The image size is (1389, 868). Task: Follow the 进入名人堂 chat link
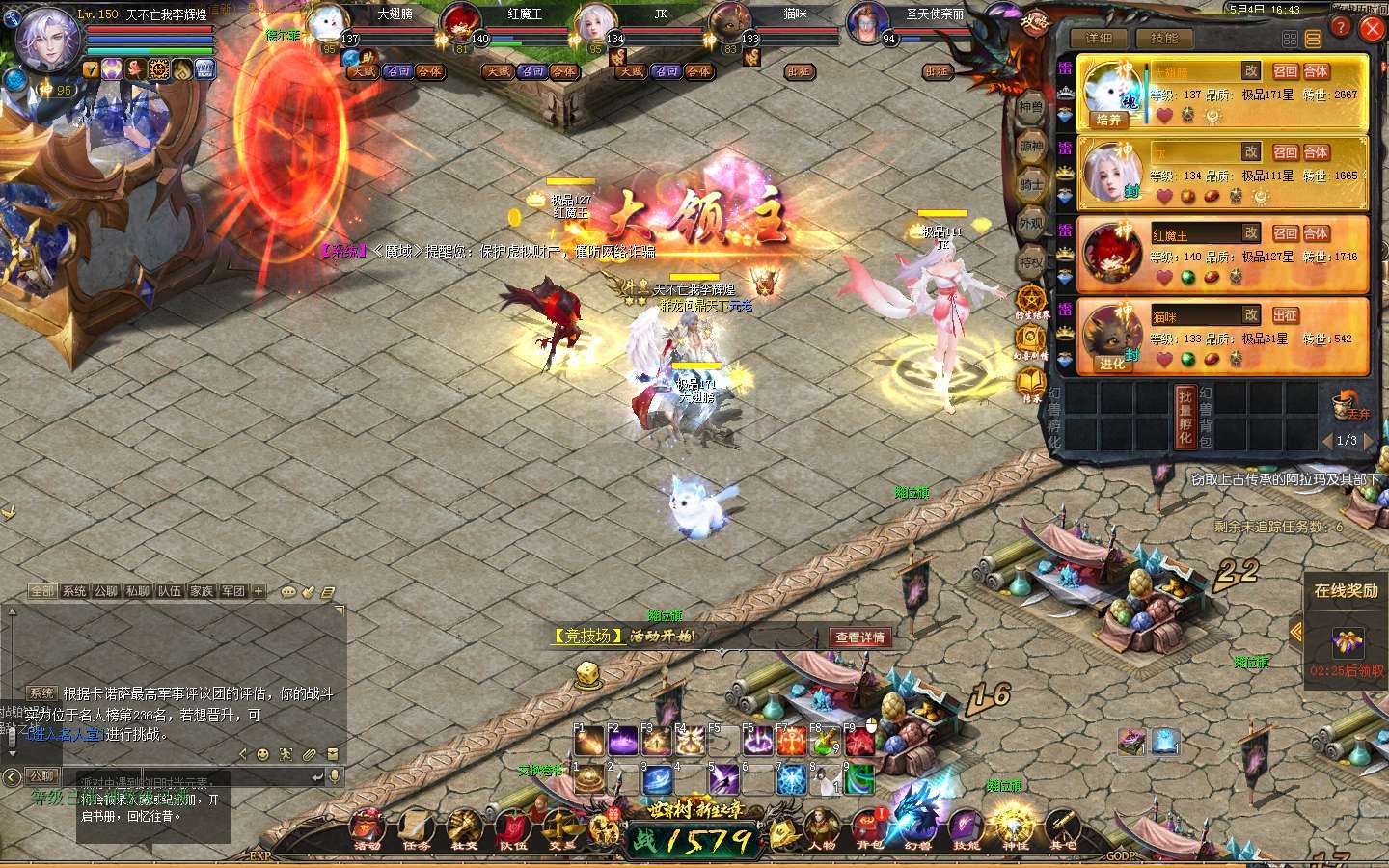click(x=65, y=735)
